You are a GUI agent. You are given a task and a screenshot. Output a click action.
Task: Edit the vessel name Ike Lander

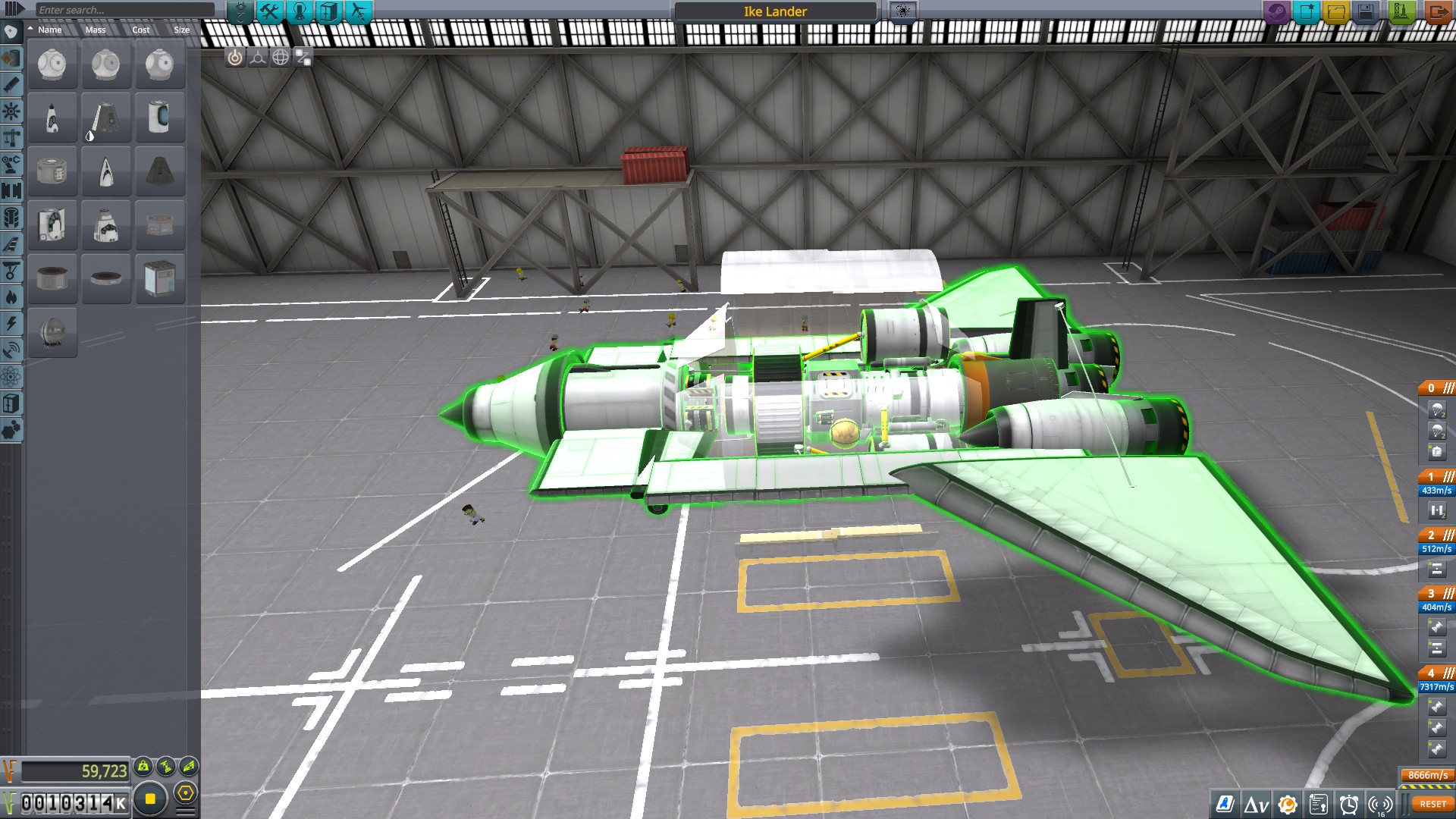click(775, 11)
